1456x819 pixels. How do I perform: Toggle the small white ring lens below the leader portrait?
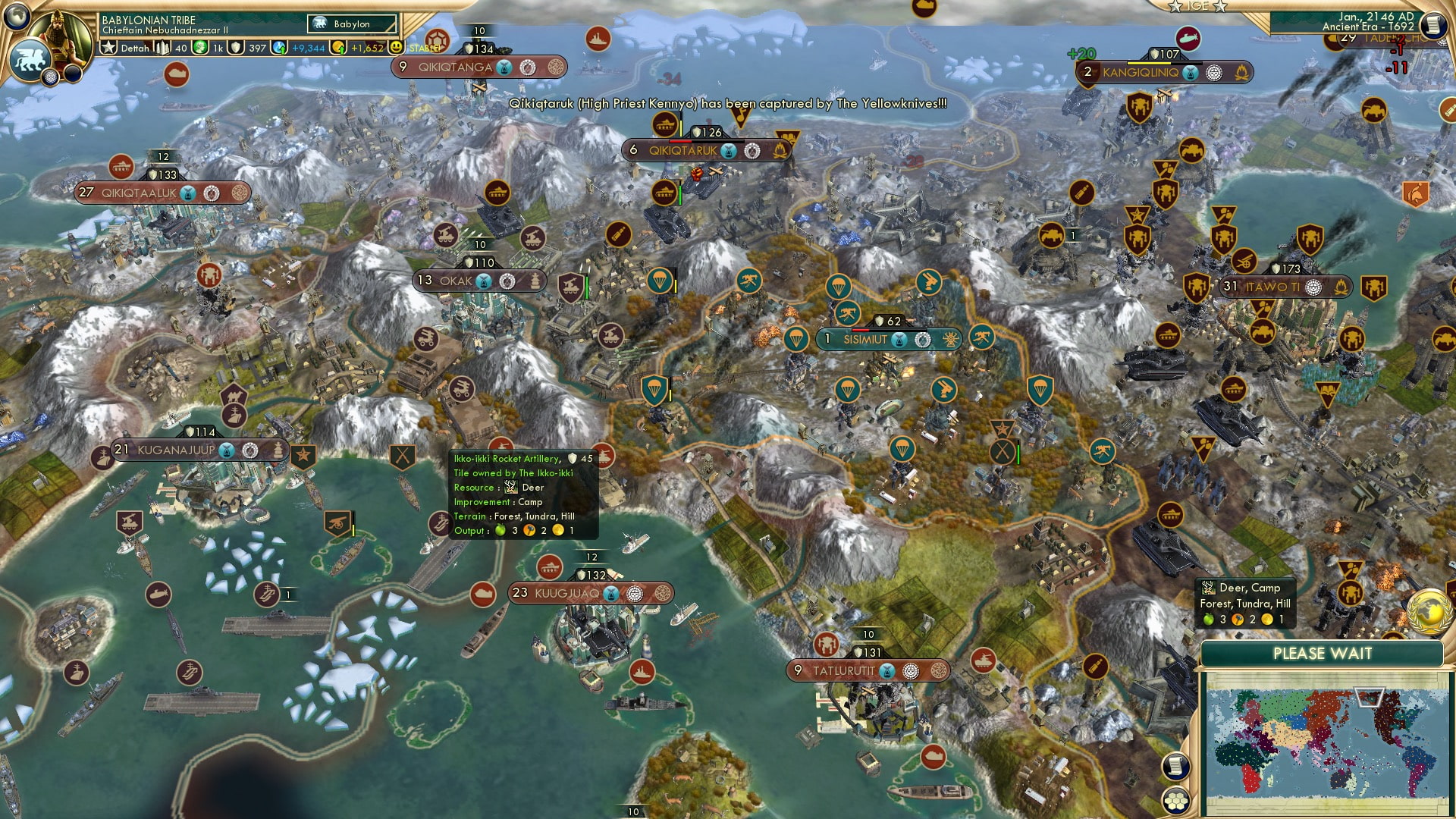50,77
